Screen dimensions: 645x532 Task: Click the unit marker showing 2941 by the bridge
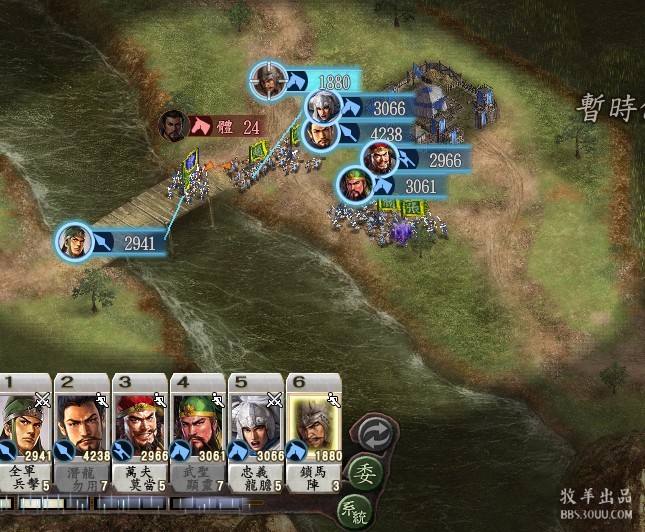click(75, 241)
